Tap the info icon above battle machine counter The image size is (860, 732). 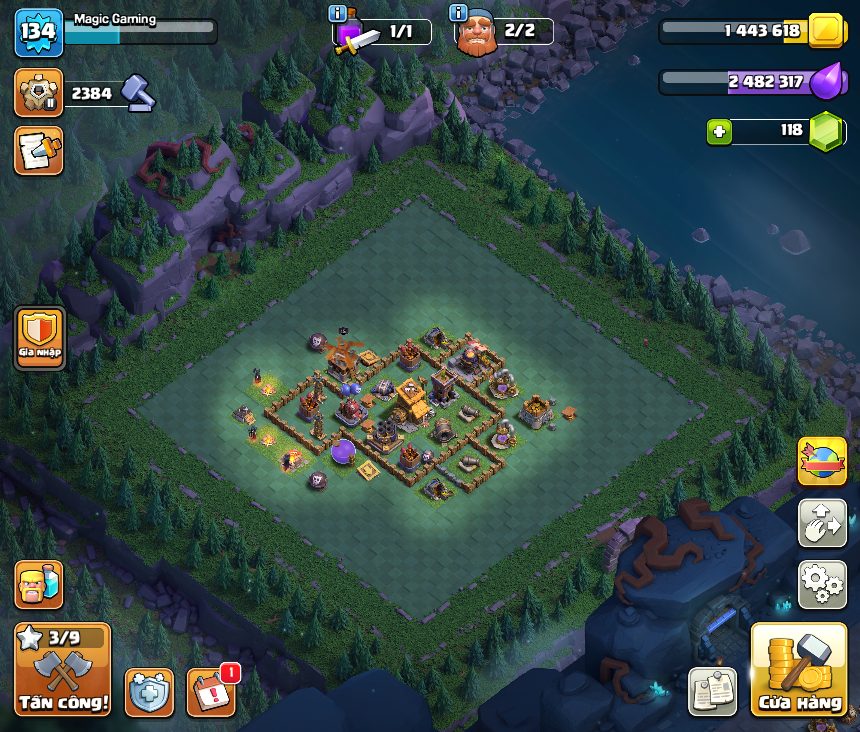click(338, 13)
